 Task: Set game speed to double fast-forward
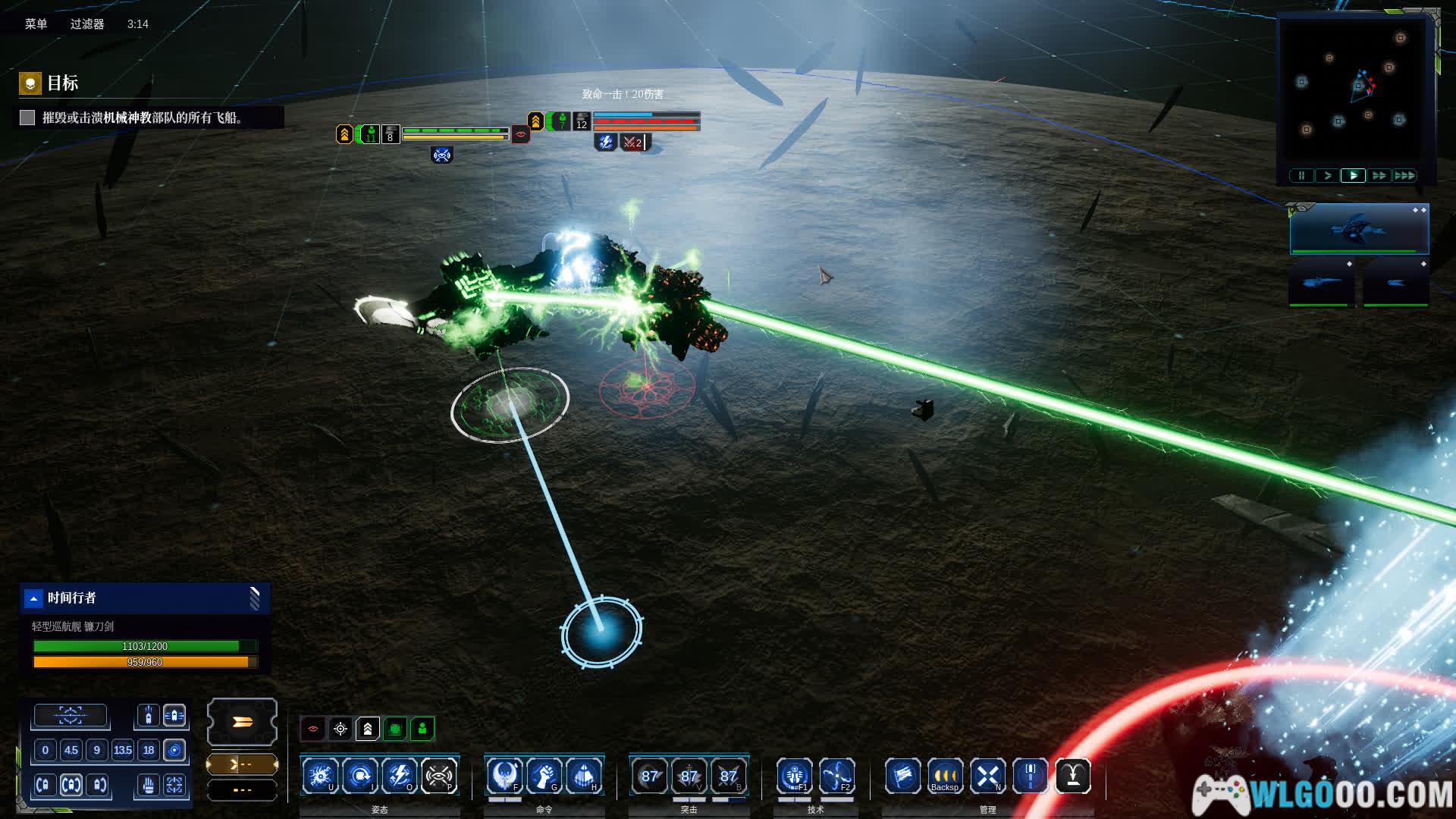click(1379, 176)
